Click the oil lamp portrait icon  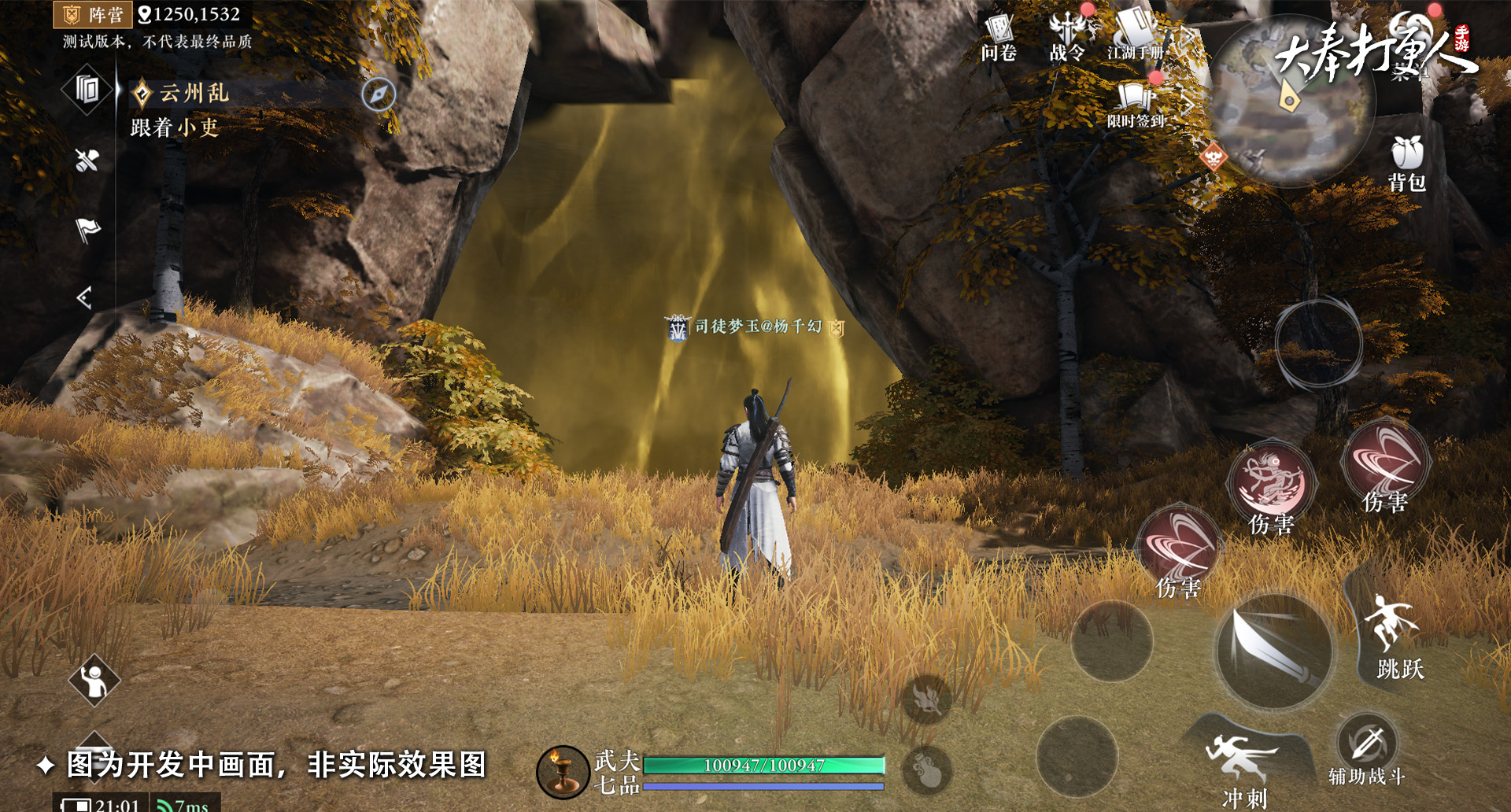click(x=563, y=772)
